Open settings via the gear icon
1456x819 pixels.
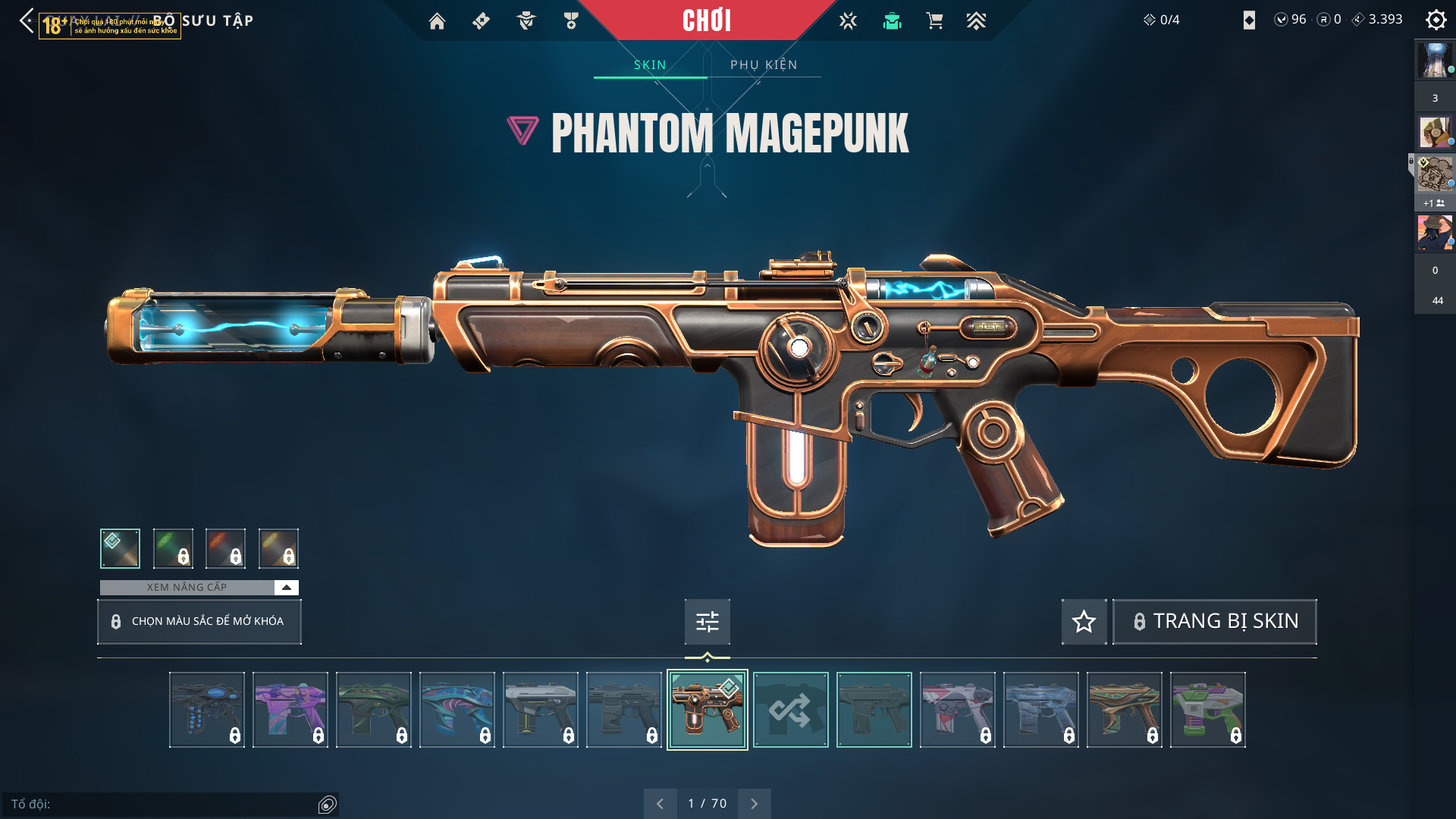pos(1436,20)
